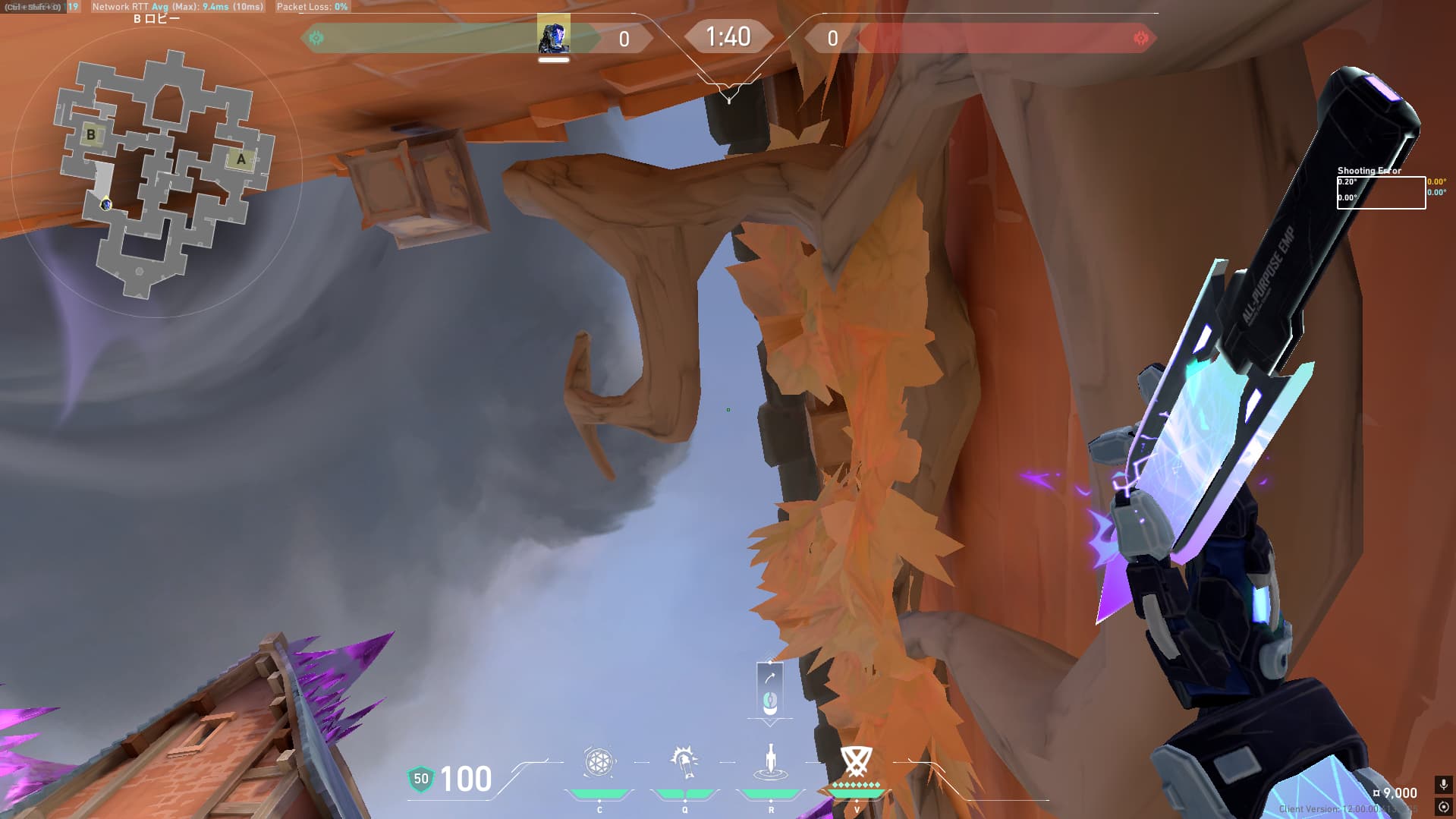Viewport: 1456px width, 819px height.
Task: Select the B site marker on the minimap
Action: point(91,135)
